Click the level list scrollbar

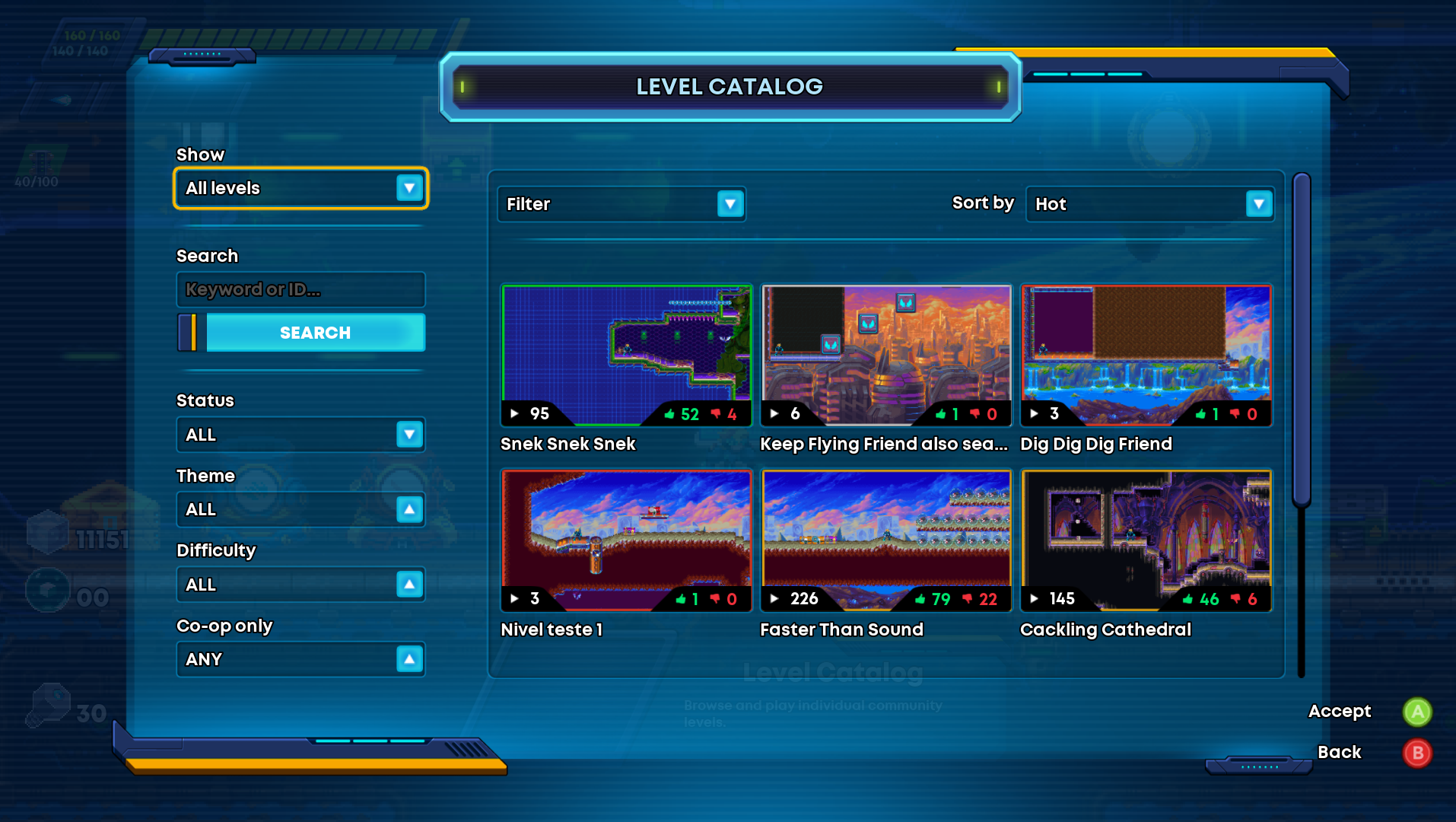coord(1302,339)
